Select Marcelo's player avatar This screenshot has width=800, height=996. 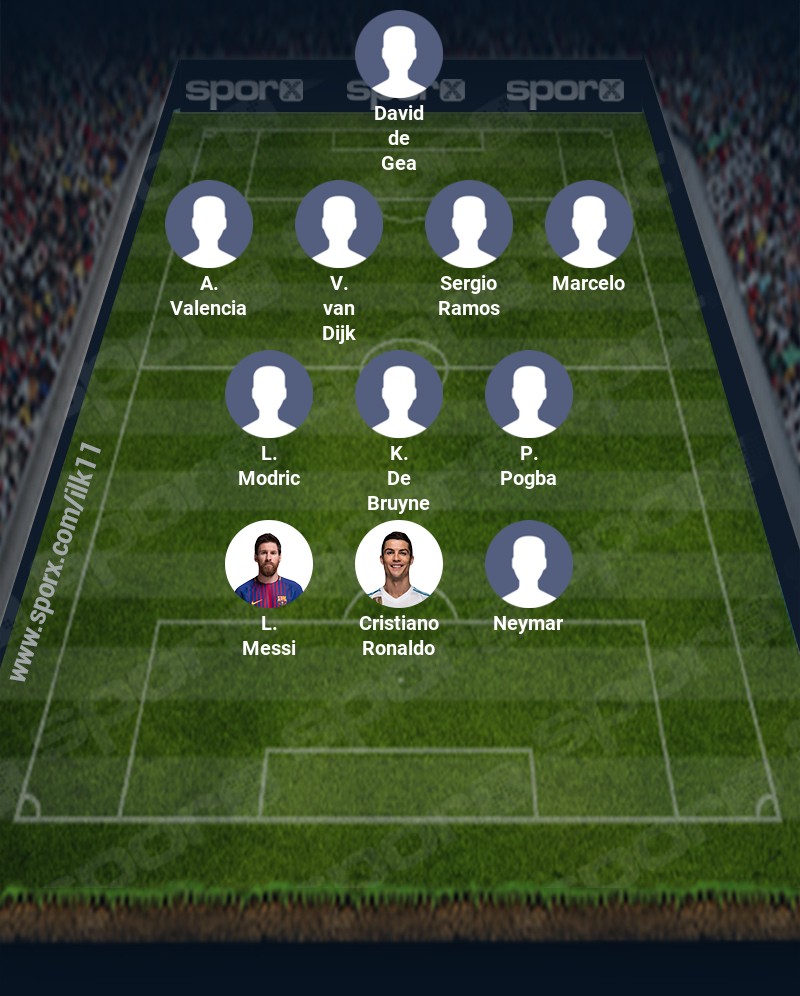pos(589,224)
